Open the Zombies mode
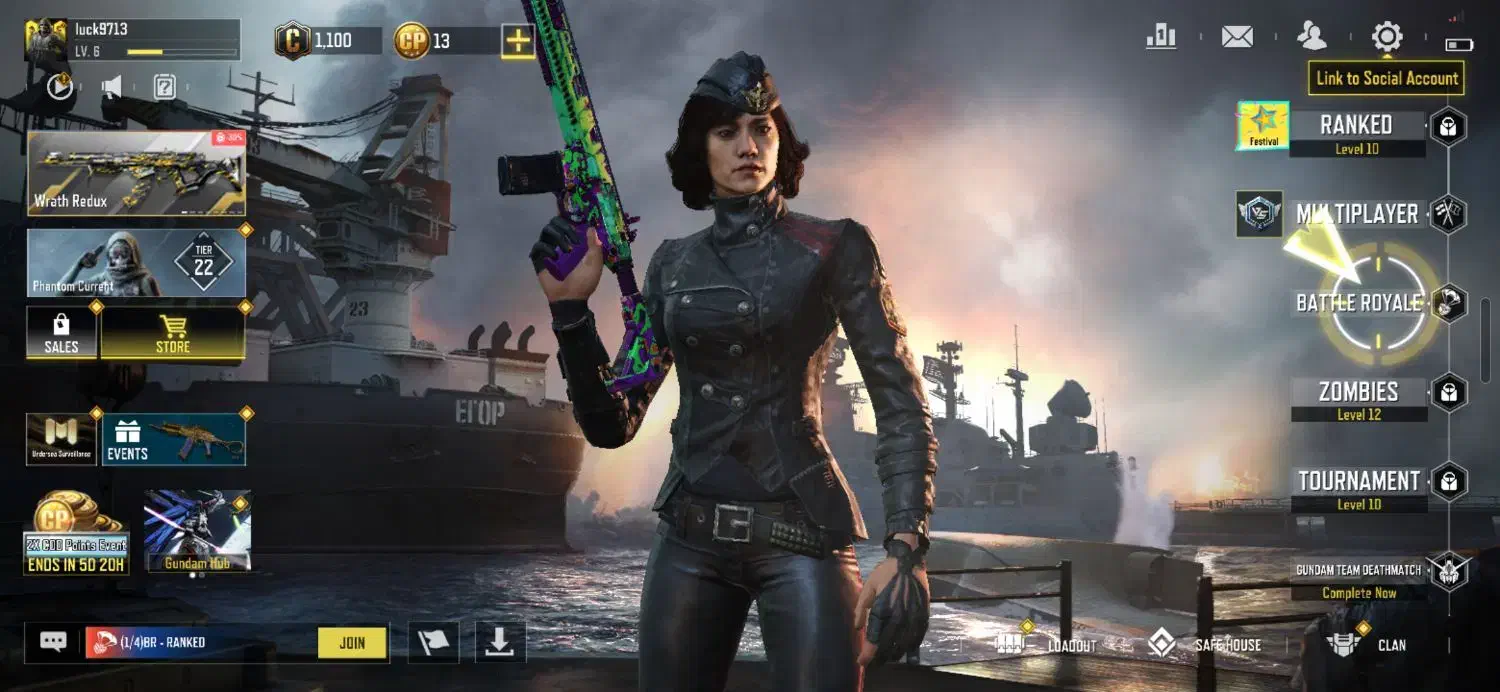Image resolution: width=1500 pixels, height=692 pixels. (1358, 392)
